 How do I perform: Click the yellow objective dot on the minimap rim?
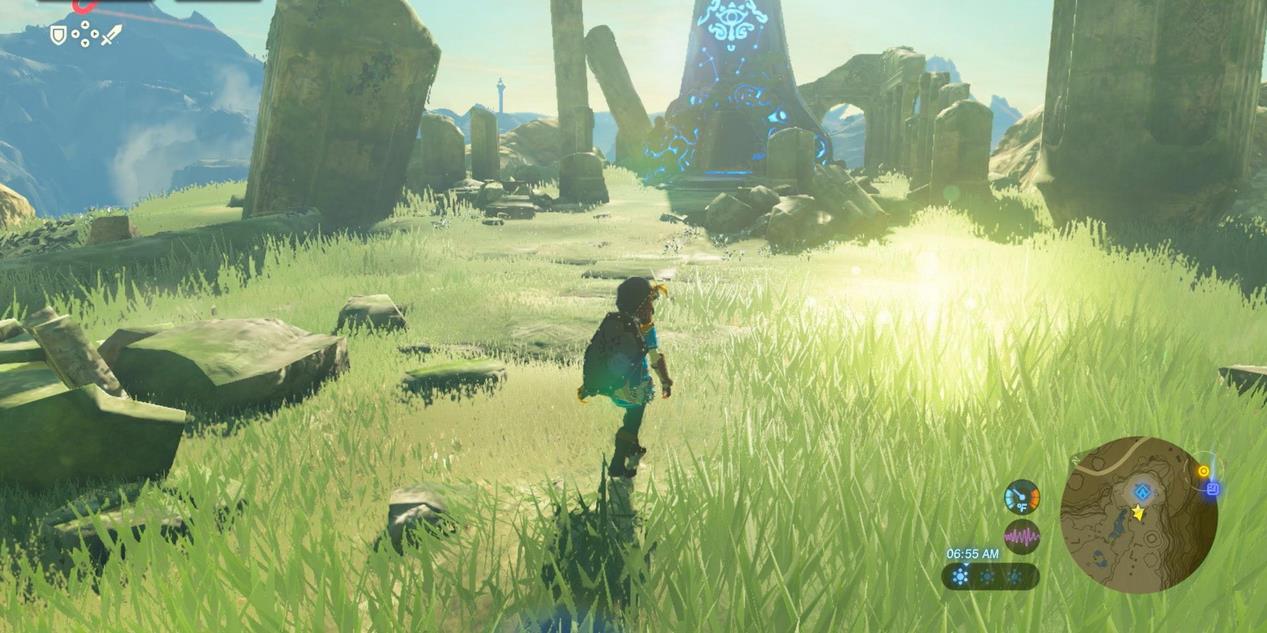[1203, 471]
